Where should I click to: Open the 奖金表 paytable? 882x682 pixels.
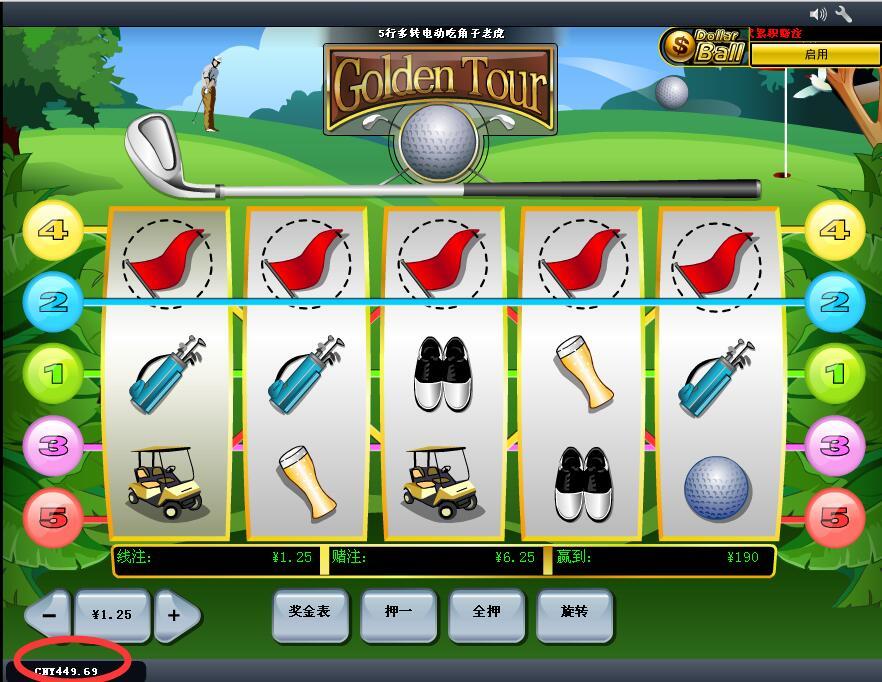310,611
